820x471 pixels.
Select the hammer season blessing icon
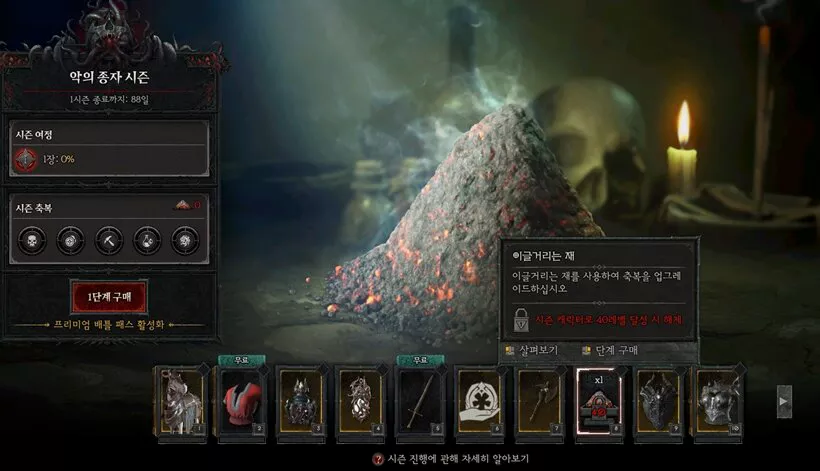108,240
